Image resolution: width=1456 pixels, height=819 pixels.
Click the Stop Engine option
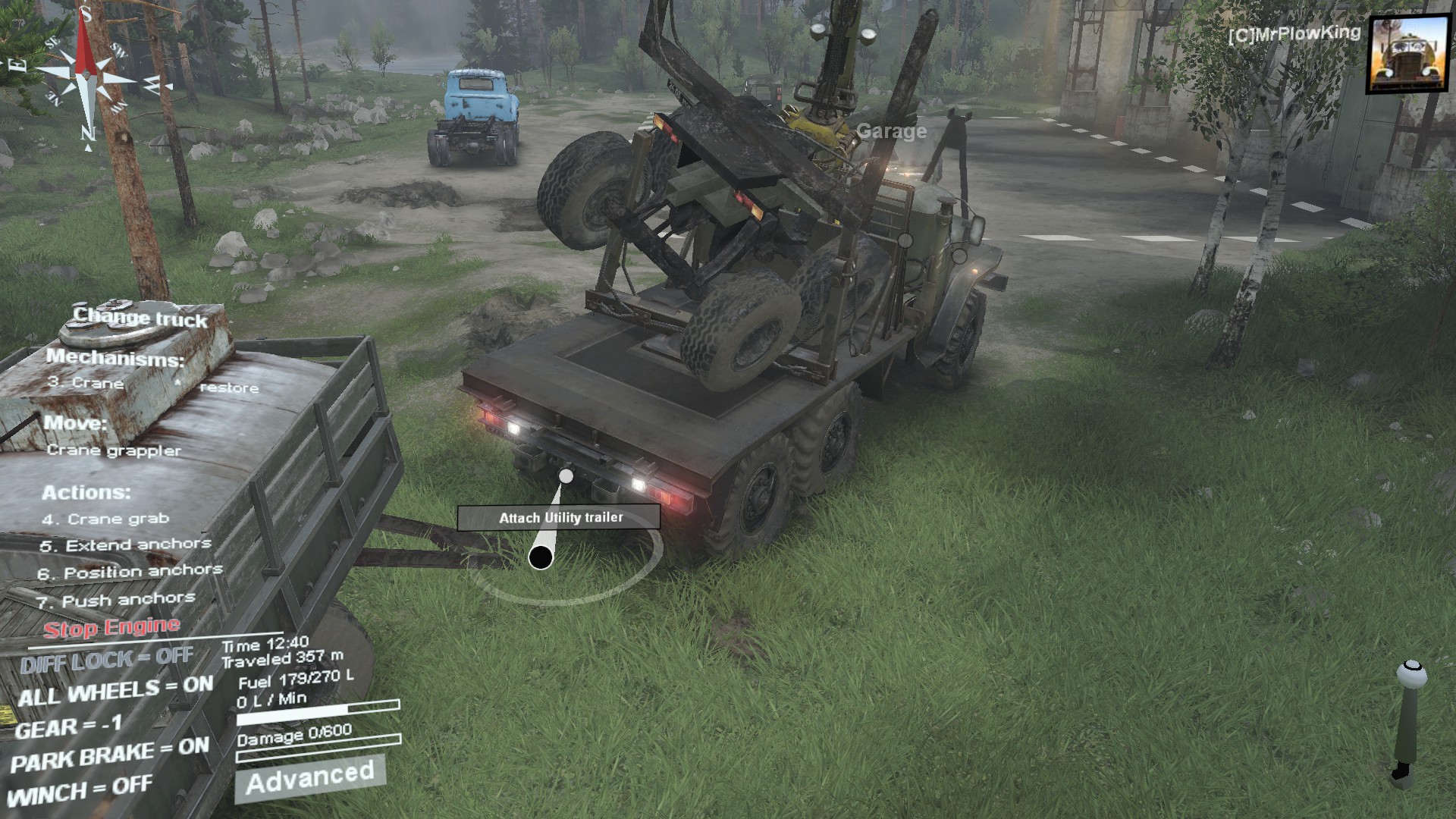111,628
